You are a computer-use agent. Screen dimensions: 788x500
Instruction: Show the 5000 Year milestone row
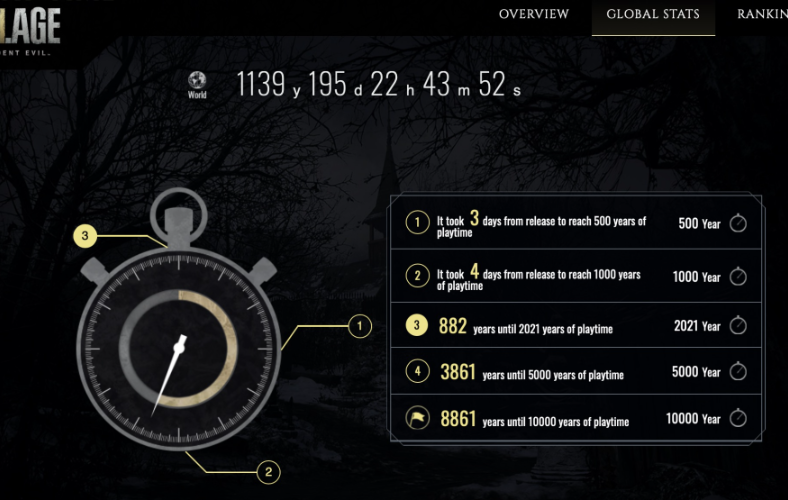tap(576, 372)
